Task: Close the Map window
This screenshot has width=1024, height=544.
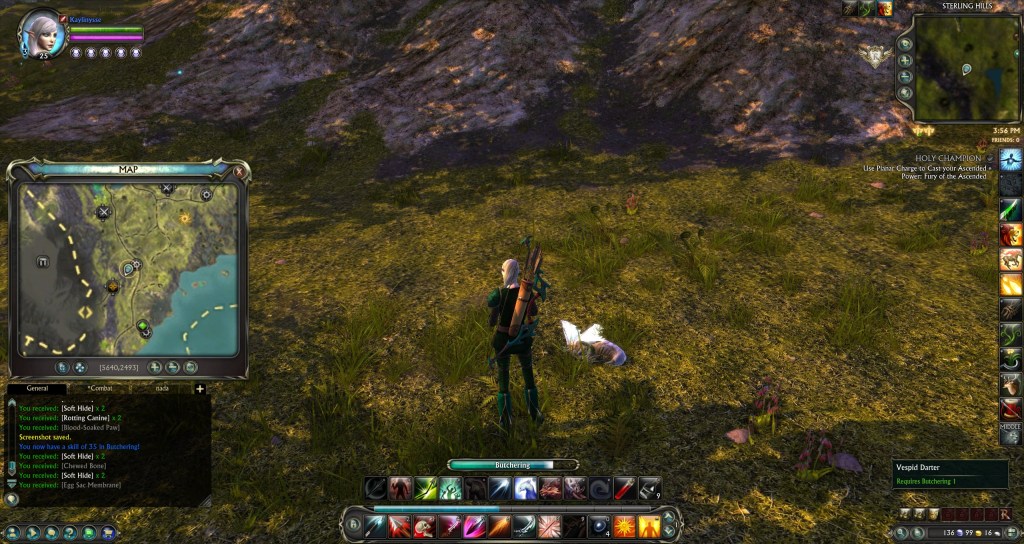Action: [x=240, y=171]
